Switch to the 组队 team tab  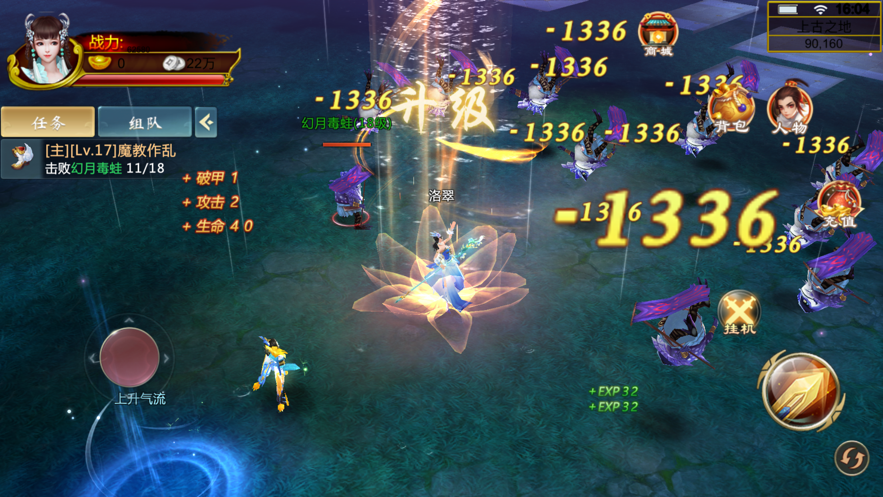tap(145, 122)
